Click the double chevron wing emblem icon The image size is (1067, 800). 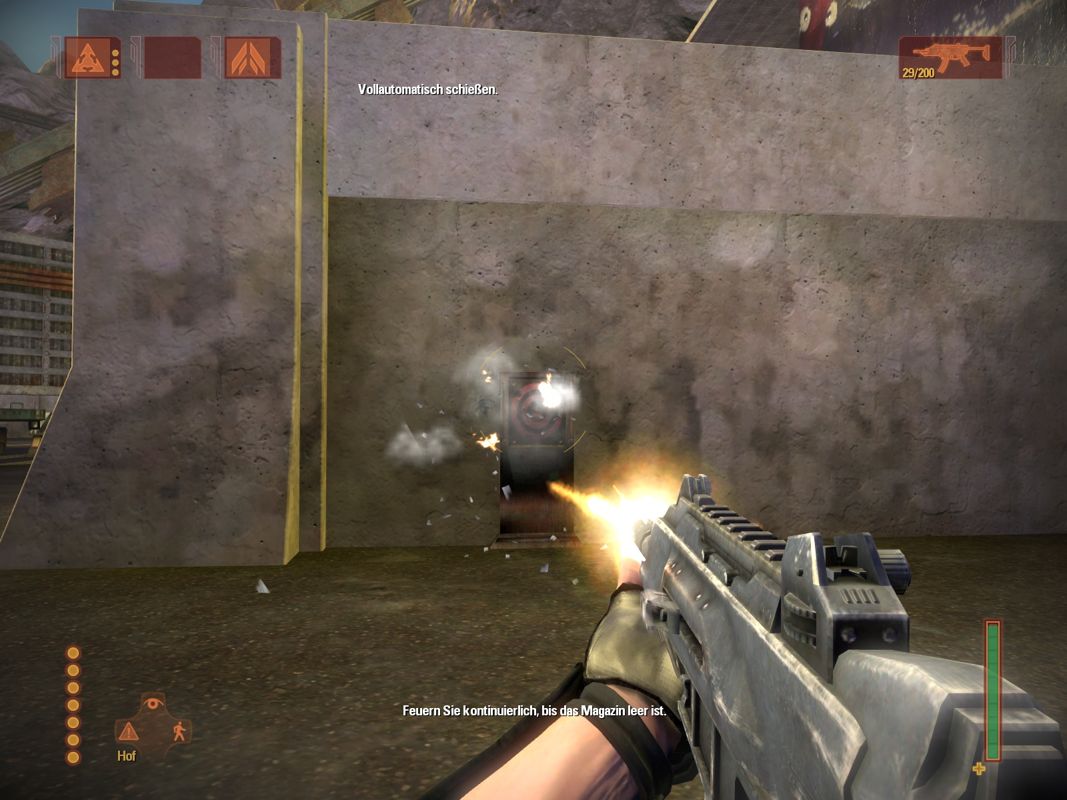pyautogui.click(x=251, y=58)
